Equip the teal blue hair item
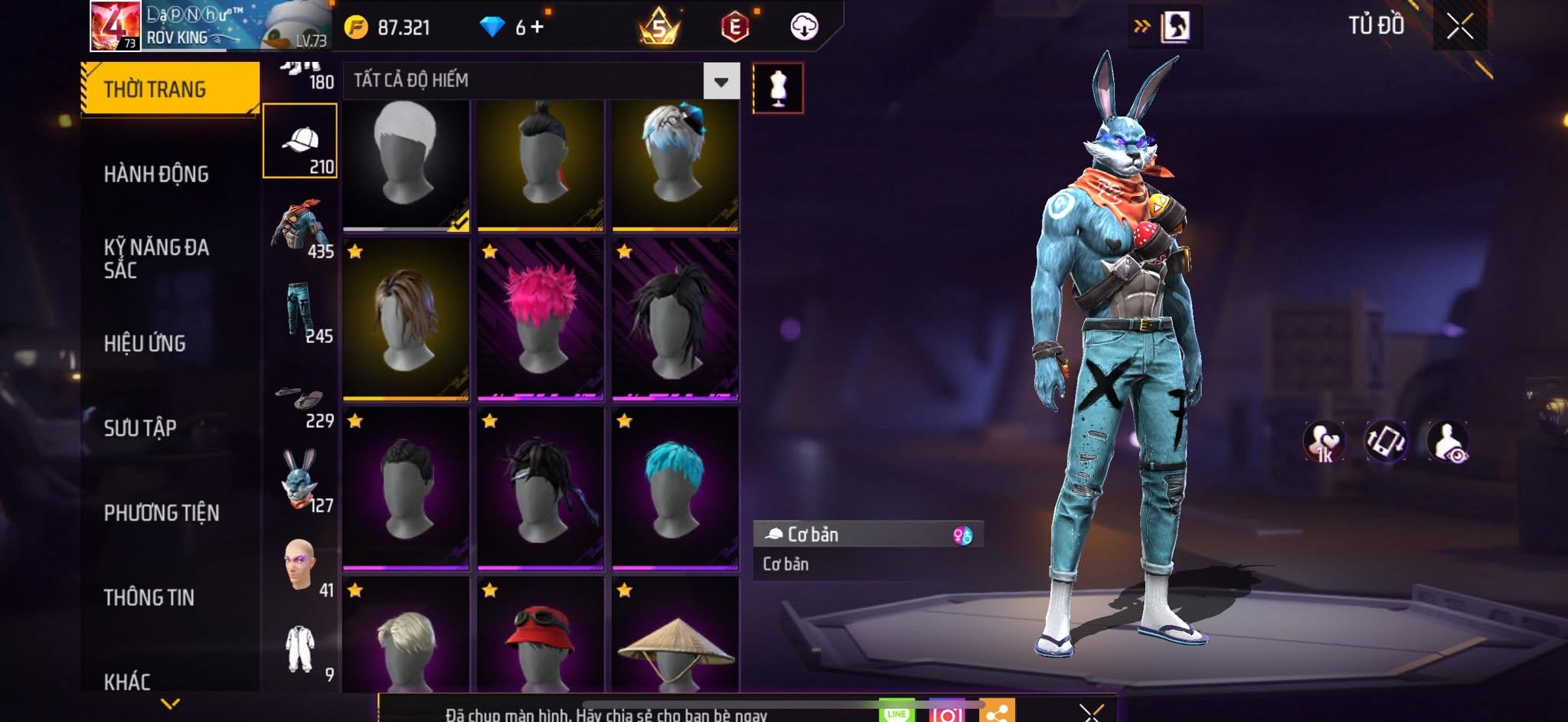The height and width of the screenshot is (722, 1568). [675, 488]
